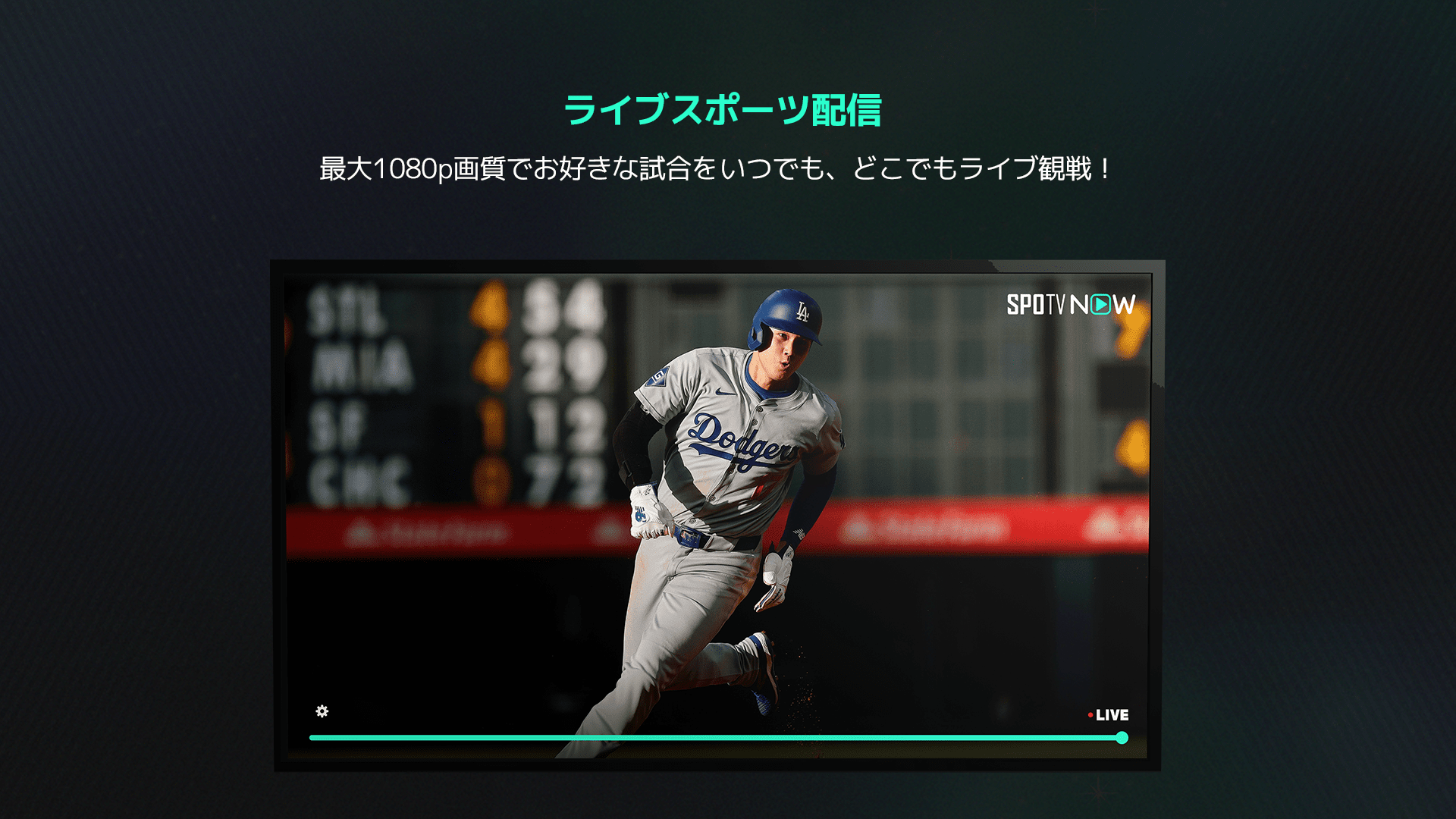1456x819 pixels.
Task: Expand settings options from the gear menu
Action: 322,713
